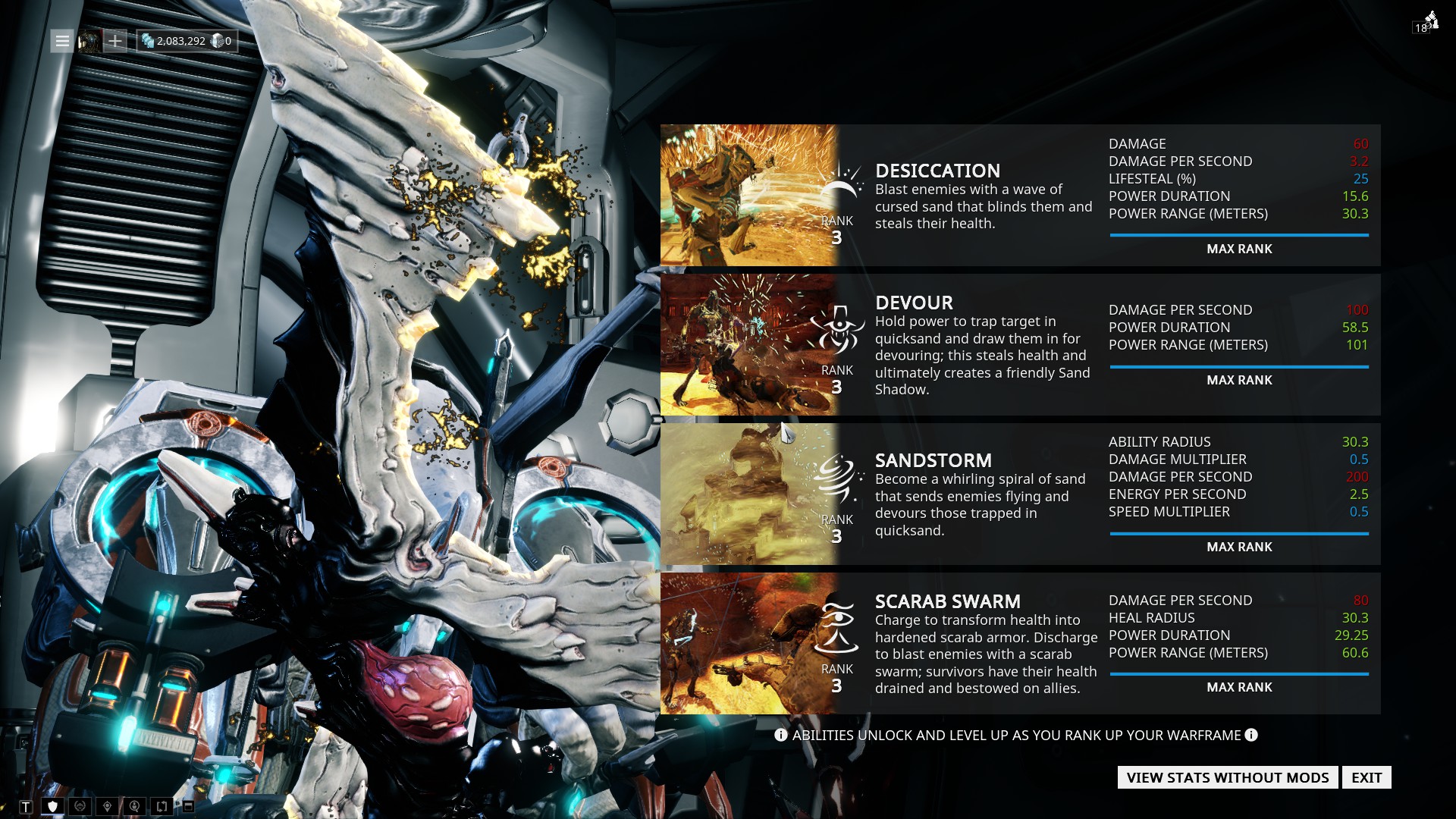Toggle the chat window size icon
Screen dimensions: 1456x819
point(188,807)
